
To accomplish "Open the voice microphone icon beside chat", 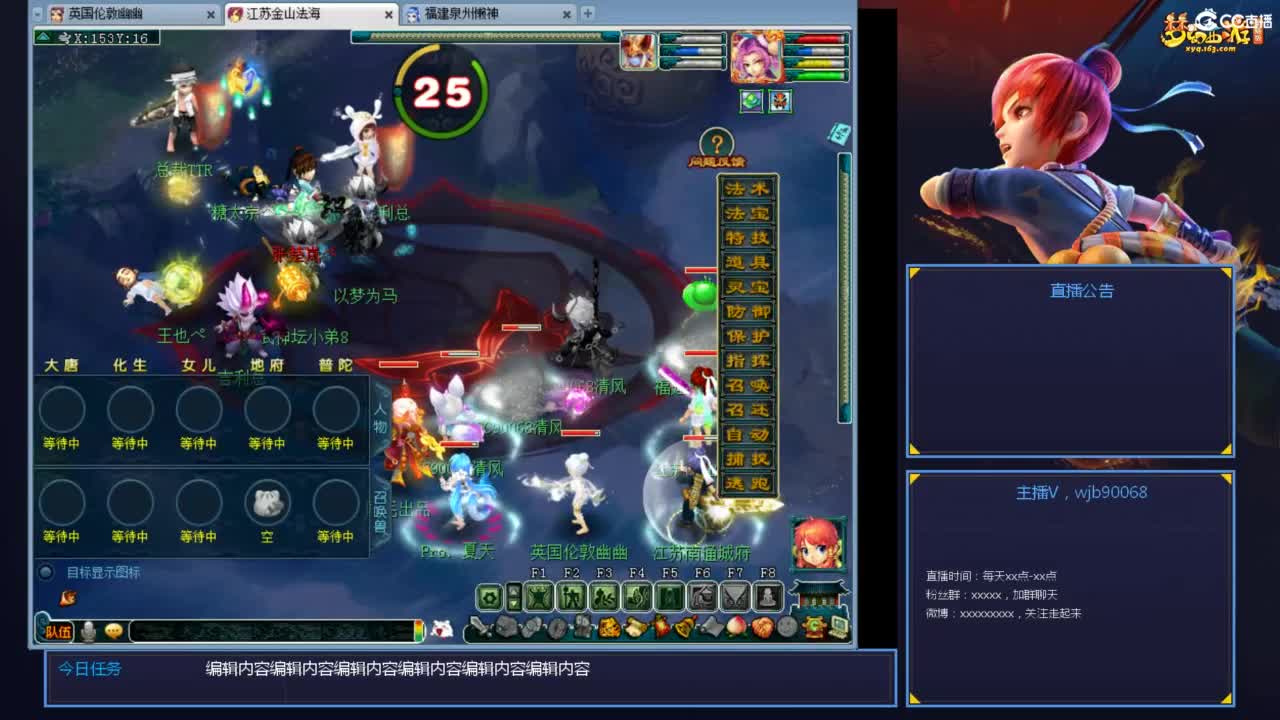I will [x=89, y=629].
